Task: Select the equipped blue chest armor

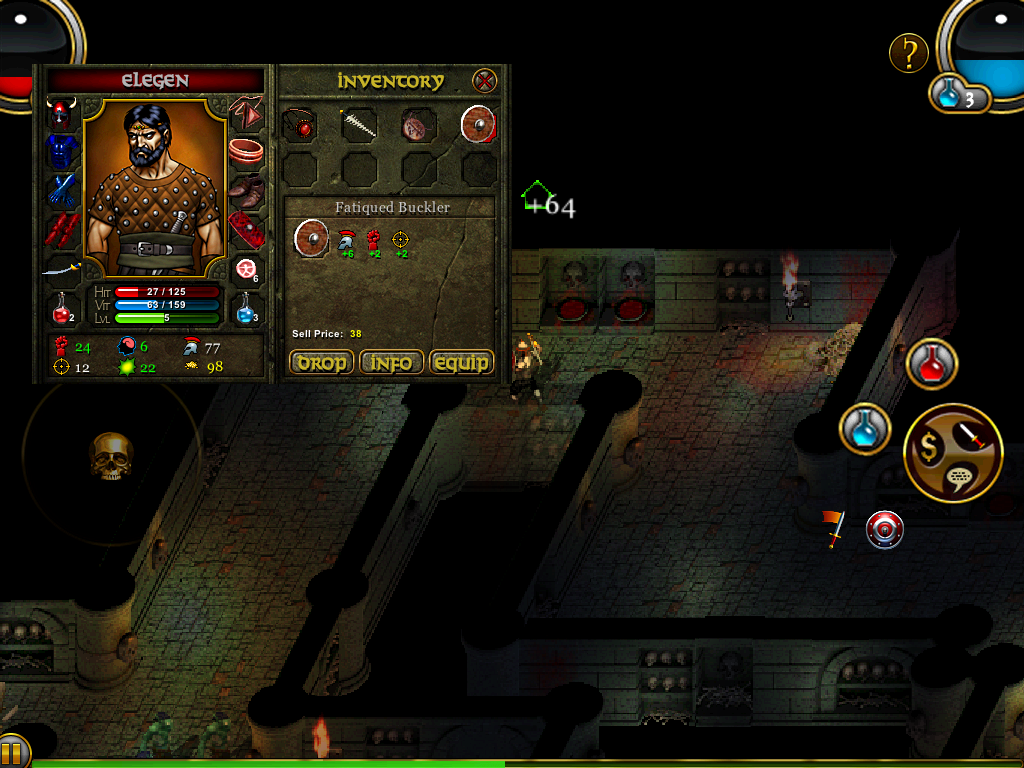Action: click(x=62, y=151)
